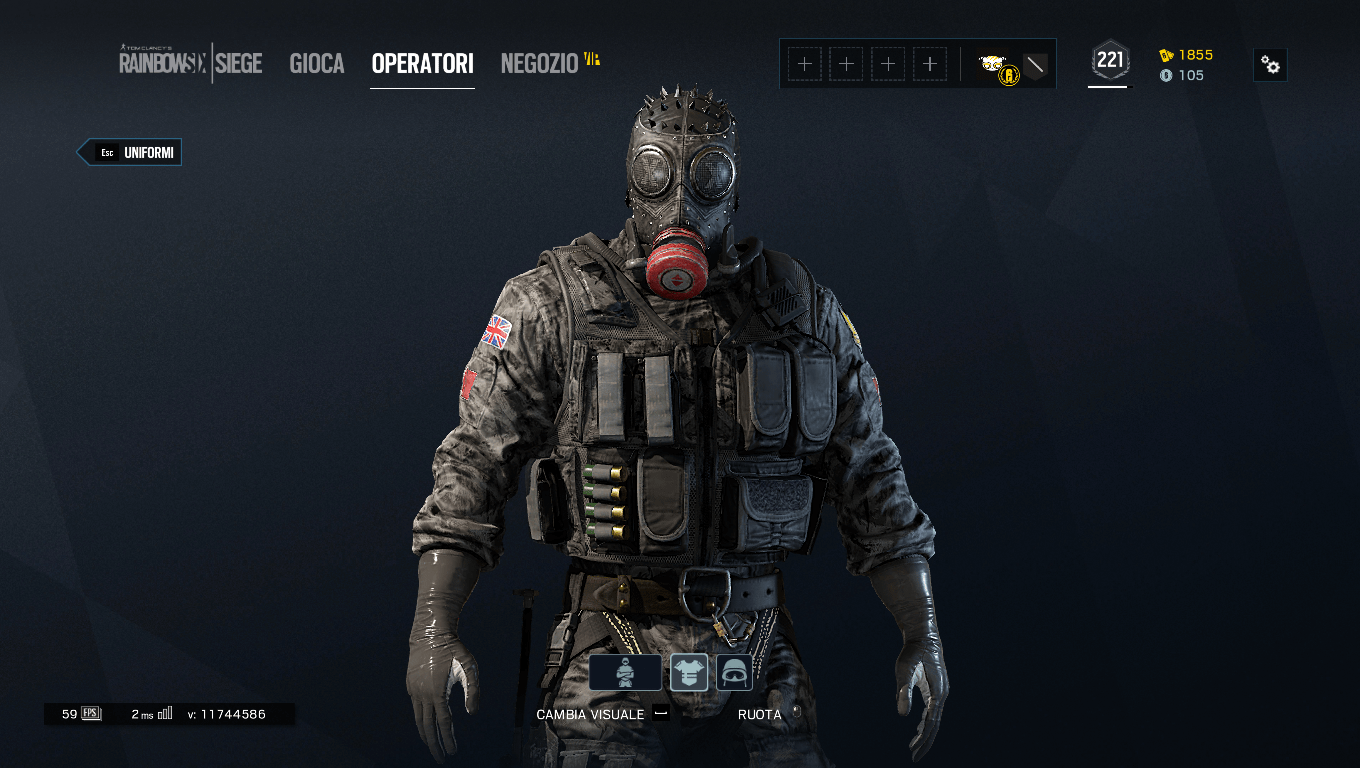Select the full body view icon
The height and width of the screenshot is (768, 1360).
[625, 671]
